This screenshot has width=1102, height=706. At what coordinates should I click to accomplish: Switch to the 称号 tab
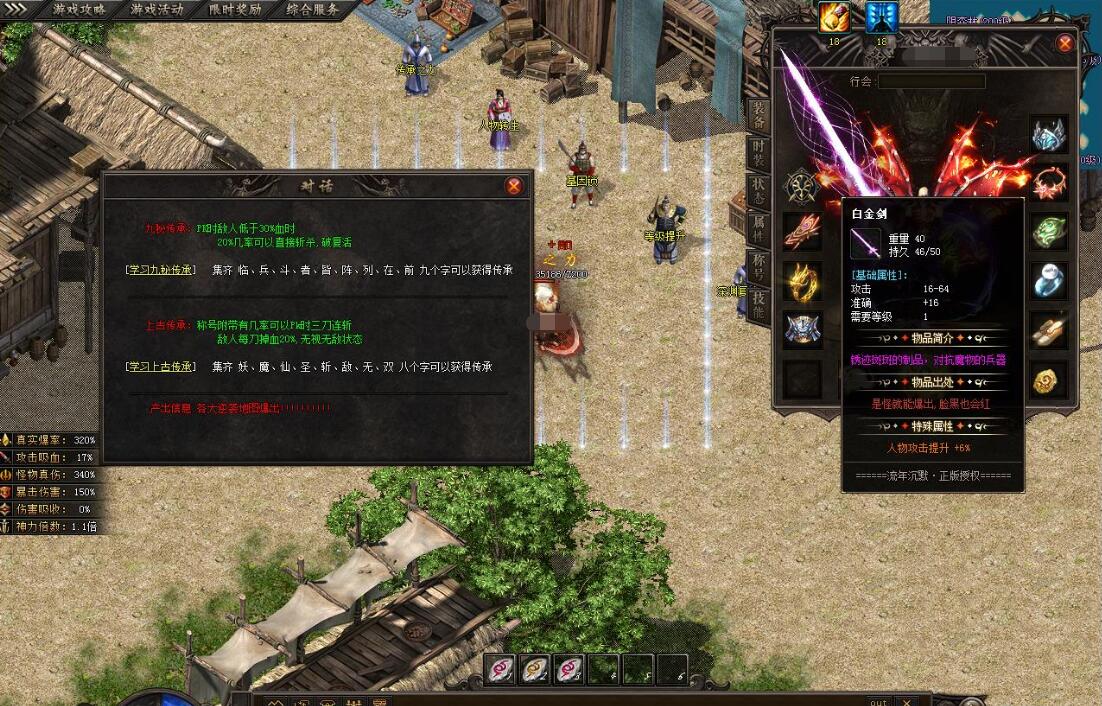(759, 266)
